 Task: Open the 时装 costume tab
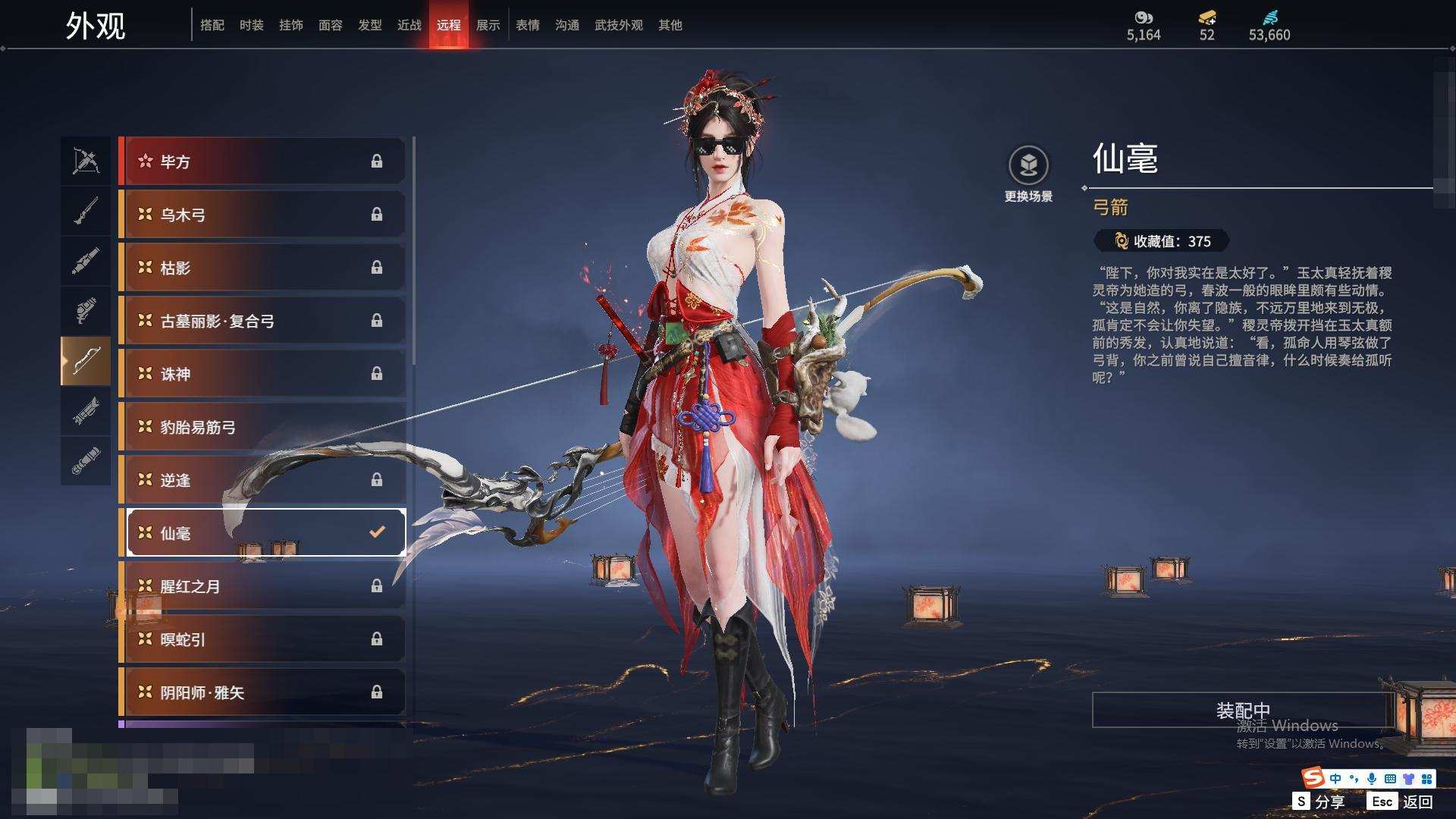point(251,25)
